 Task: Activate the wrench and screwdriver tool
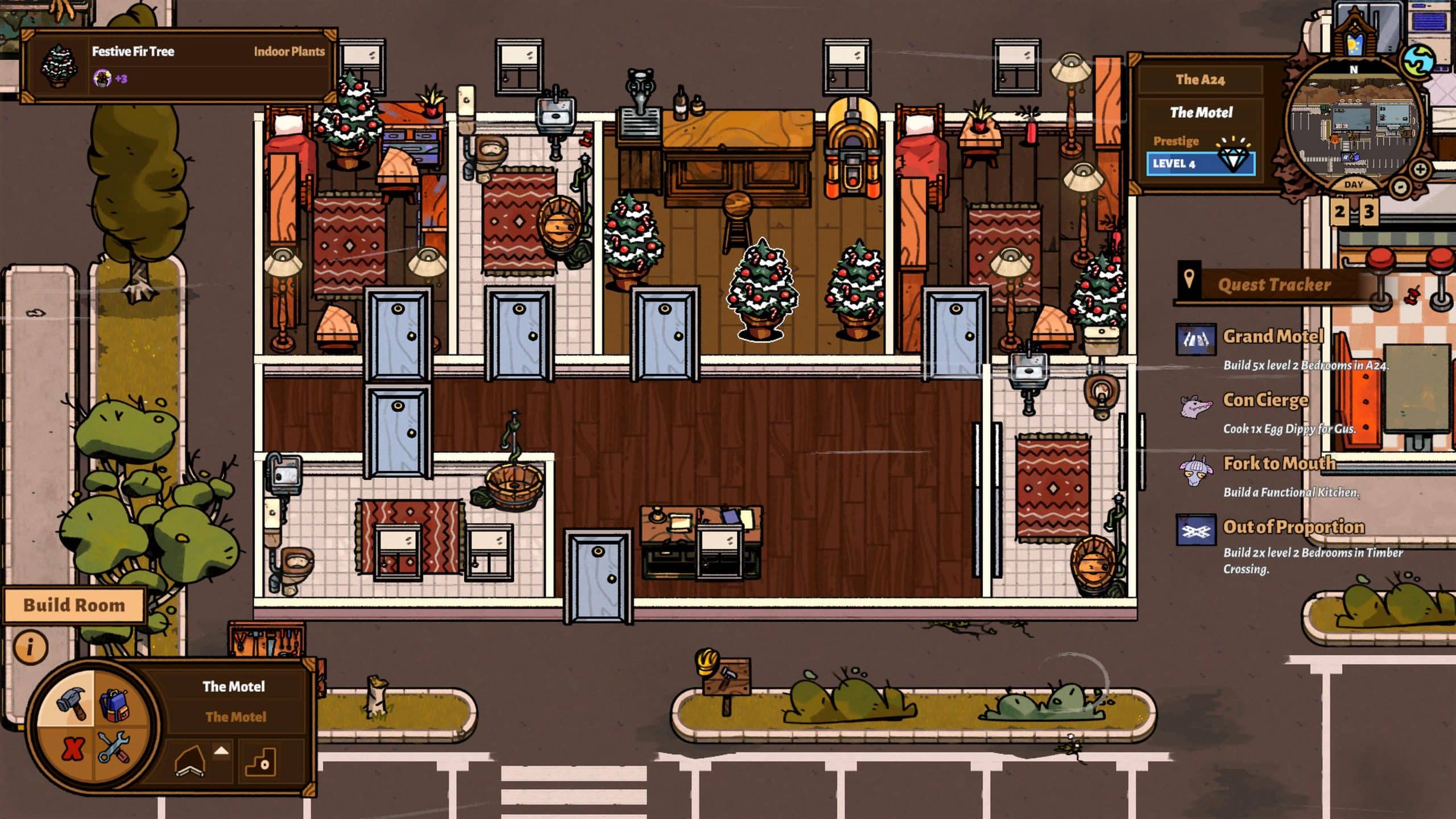[114, 747]
